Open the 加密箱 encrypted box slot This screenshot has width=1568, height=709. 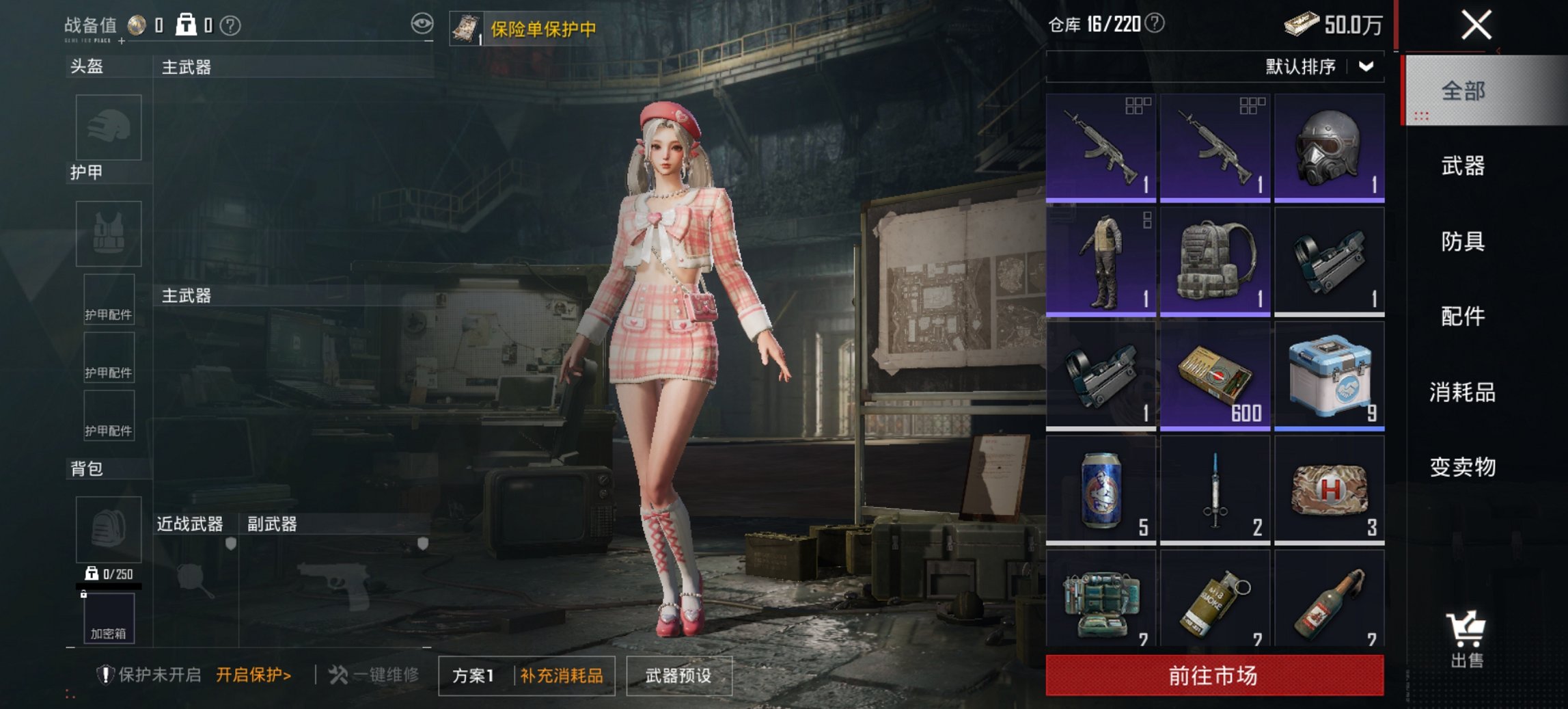(109, 619)
